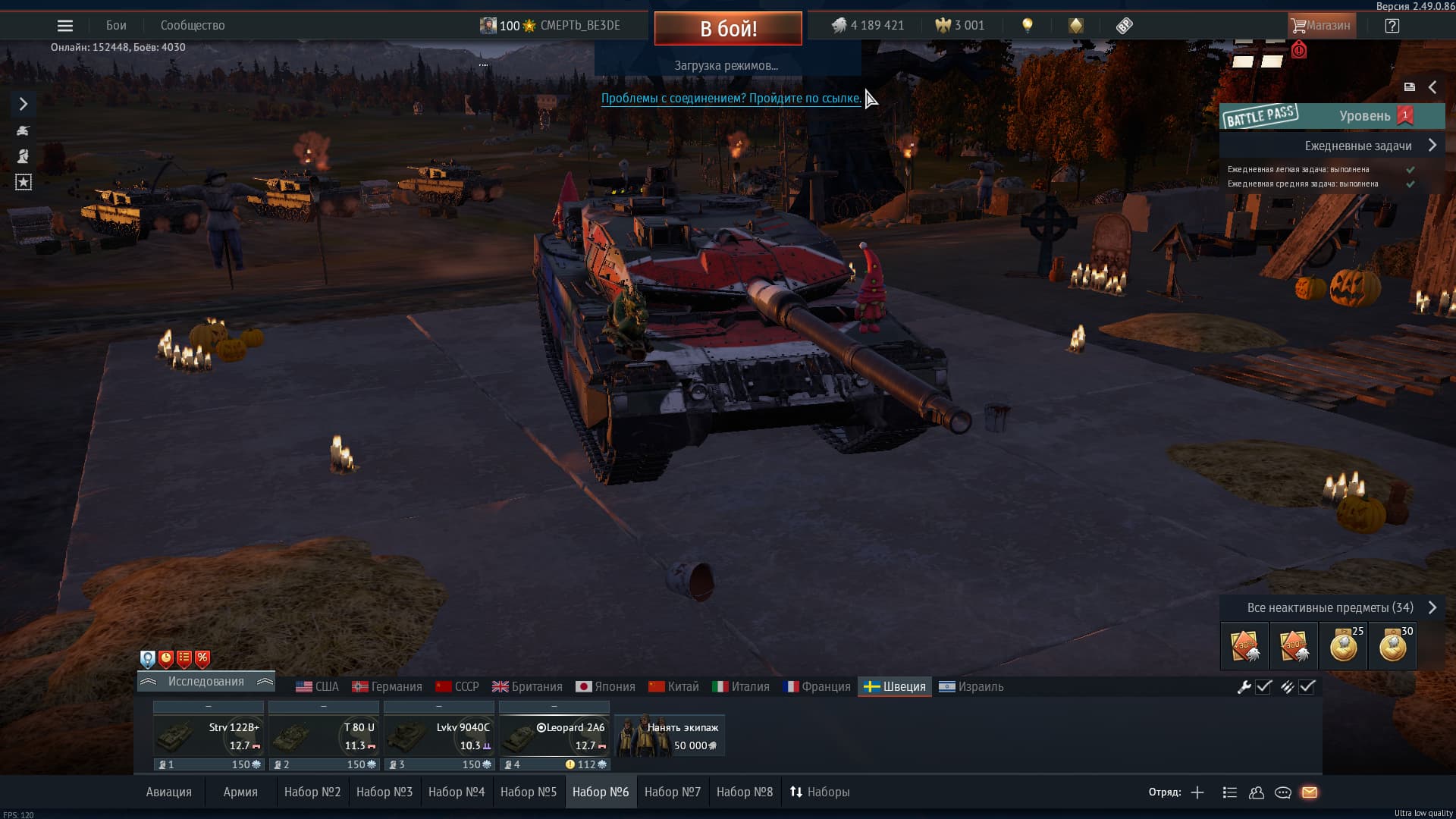This screenshot has height=819, width=1456.
Task: Open the mail envelope inbox
Action: pos(1310,792)
